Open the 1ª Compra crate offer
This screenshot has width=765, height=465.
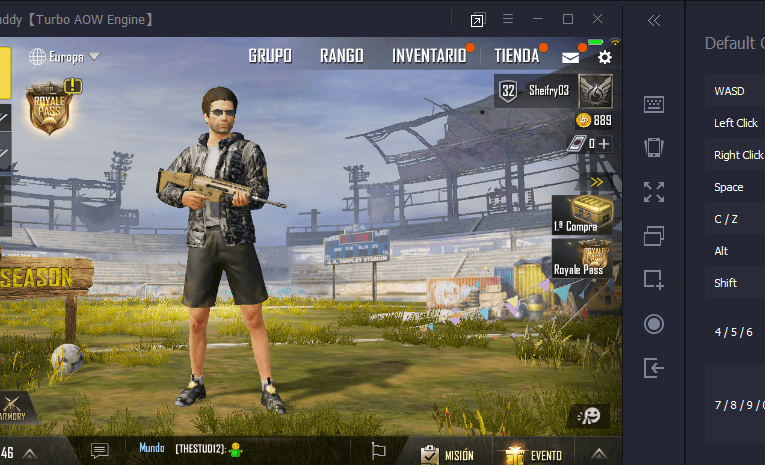(x=579, y=213)
